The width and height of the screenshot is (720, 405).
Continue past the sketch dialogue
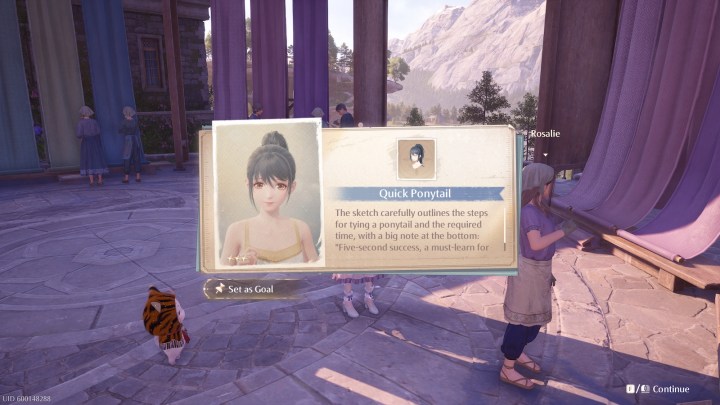(664, 389)
